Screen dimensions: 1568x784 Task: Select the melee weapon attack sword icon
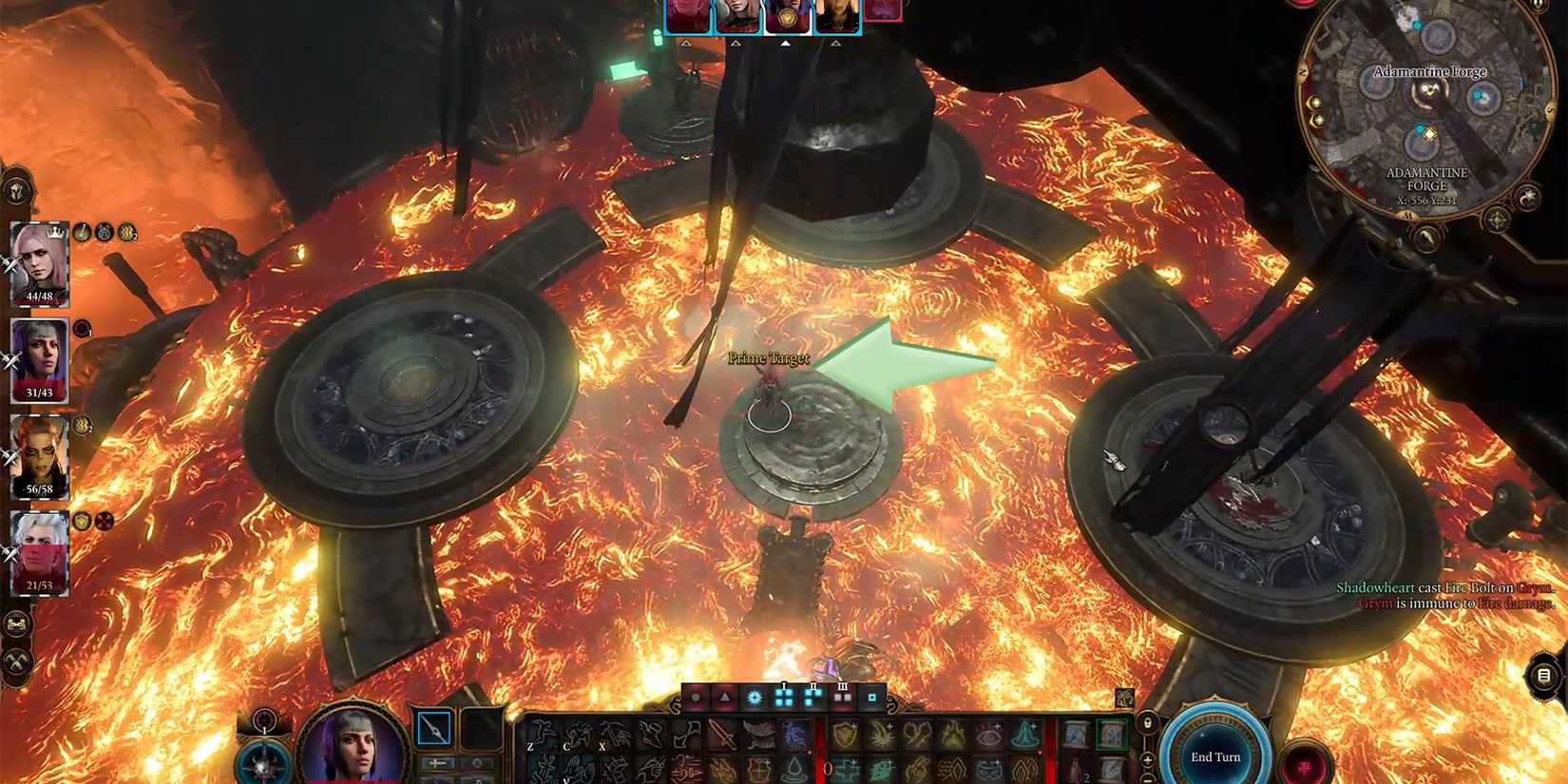point(722,736)
